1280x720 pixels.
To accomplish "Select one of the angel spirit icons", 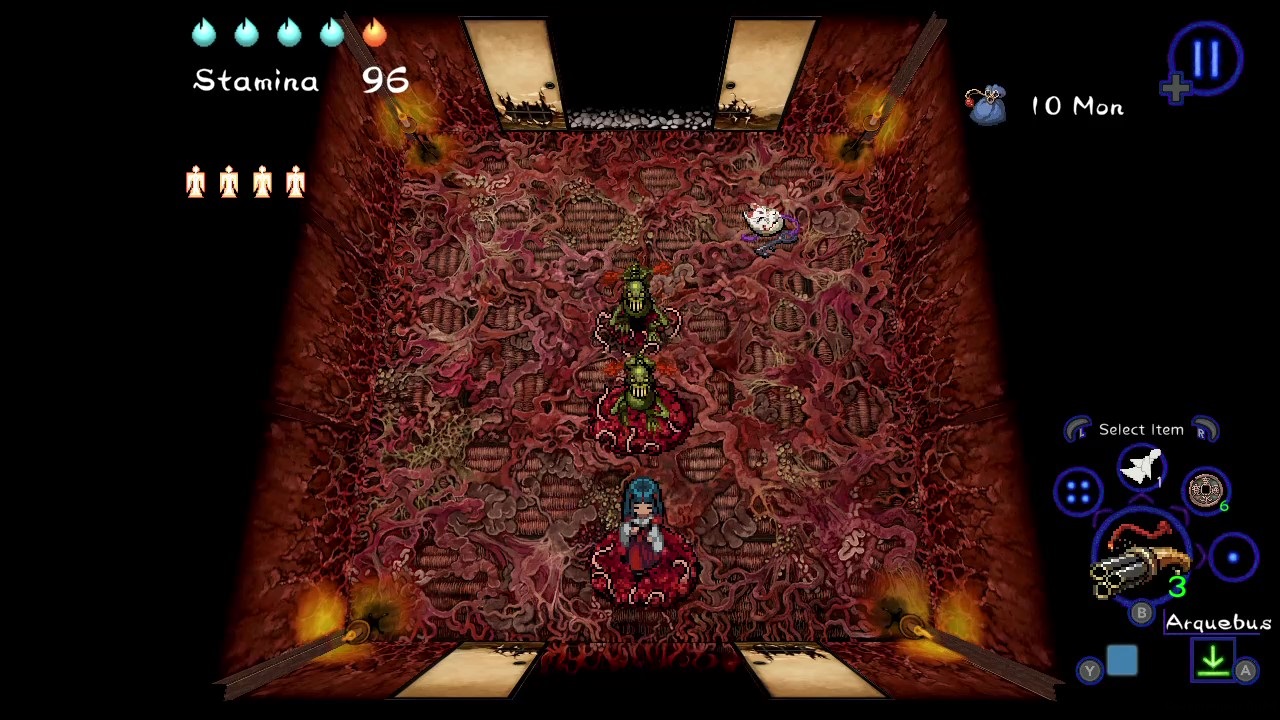I will [195, 182].
